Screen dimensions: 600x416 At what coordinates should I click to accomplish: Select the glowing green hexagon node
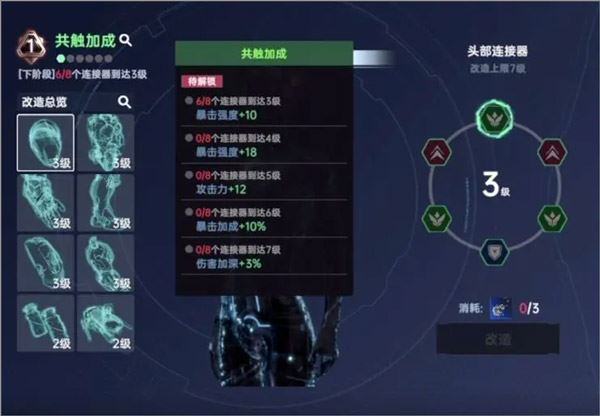pyautogui.click(x=490, y=117)
